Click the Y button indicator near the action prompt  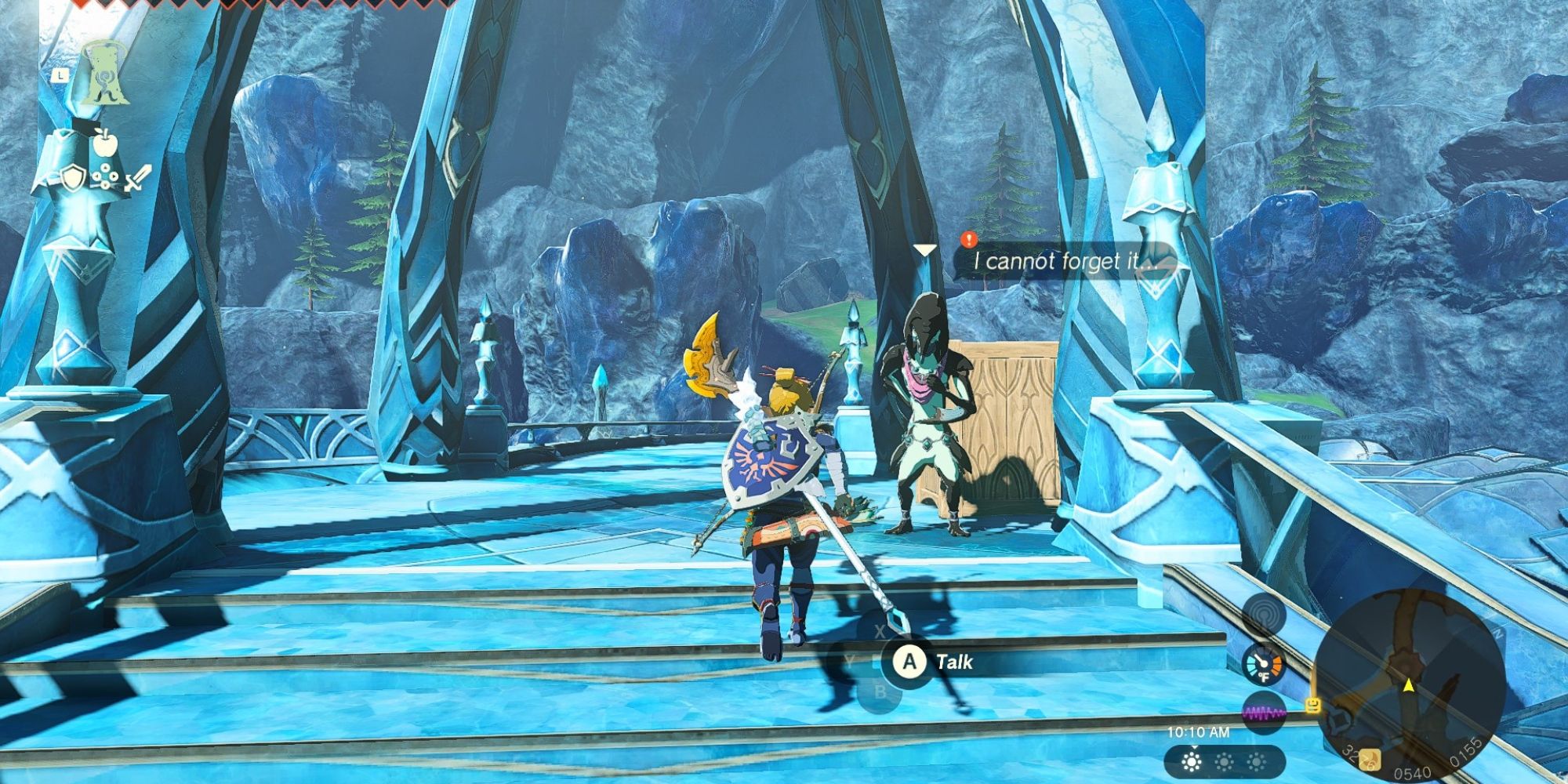pos(850,662)
